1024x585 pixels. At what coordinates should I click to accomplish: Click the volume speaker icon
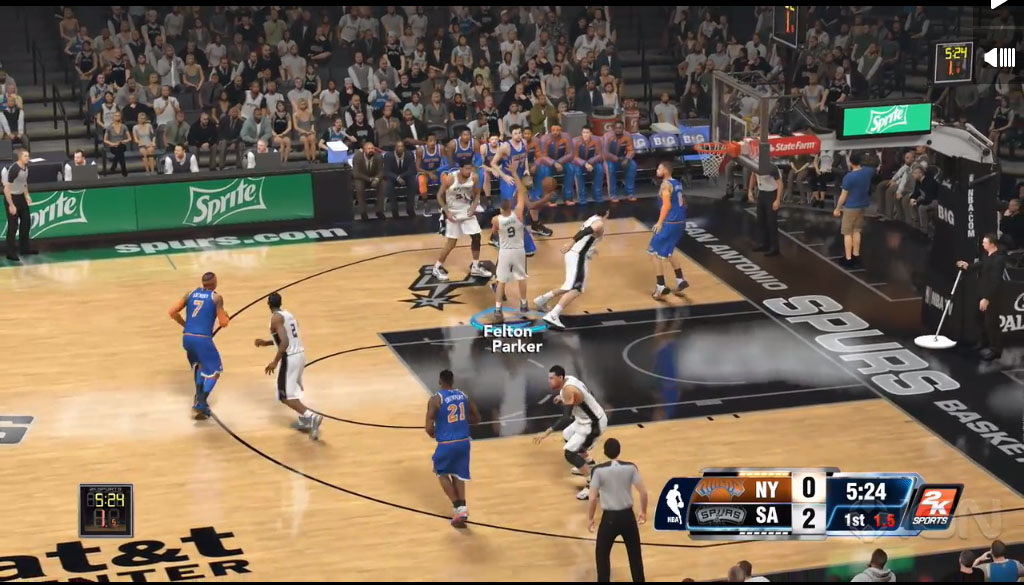[x=999, y=57]
